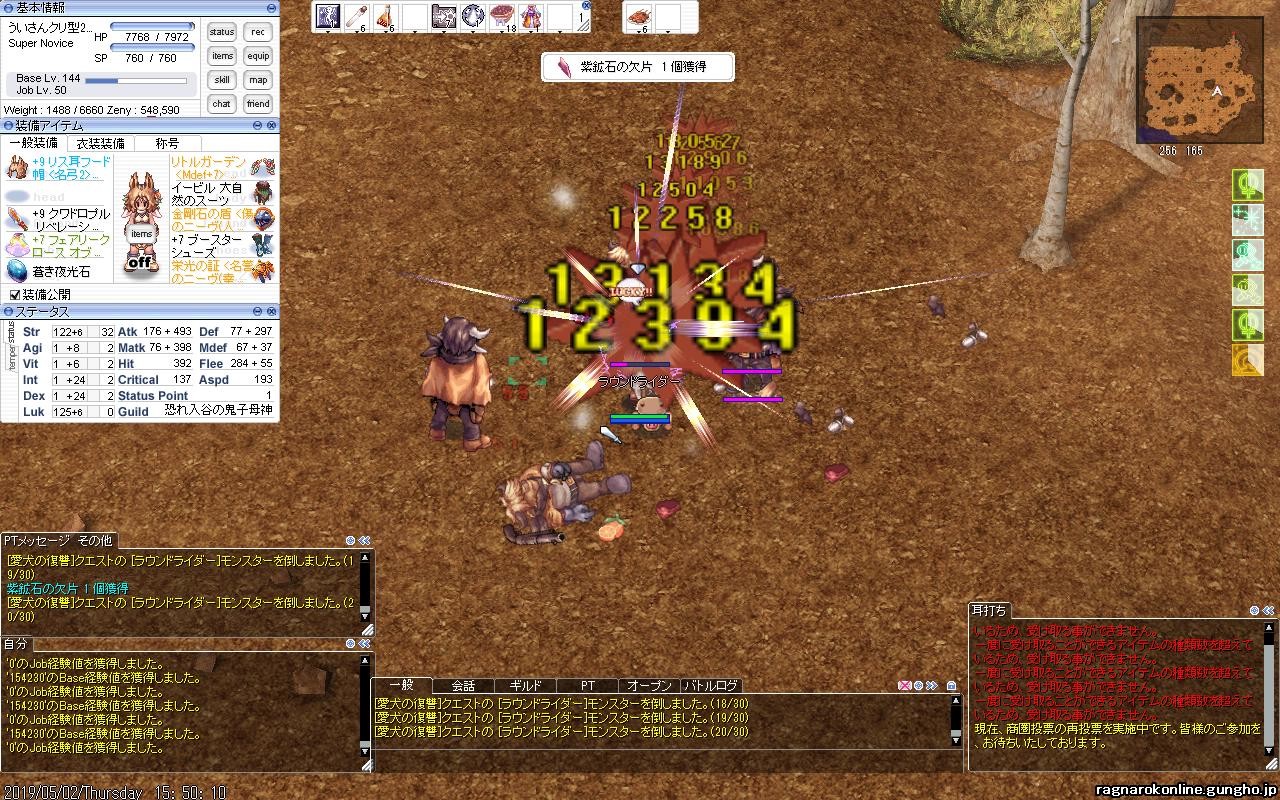Click the rec button
The image size is (1280, 800).
[258, 32]
